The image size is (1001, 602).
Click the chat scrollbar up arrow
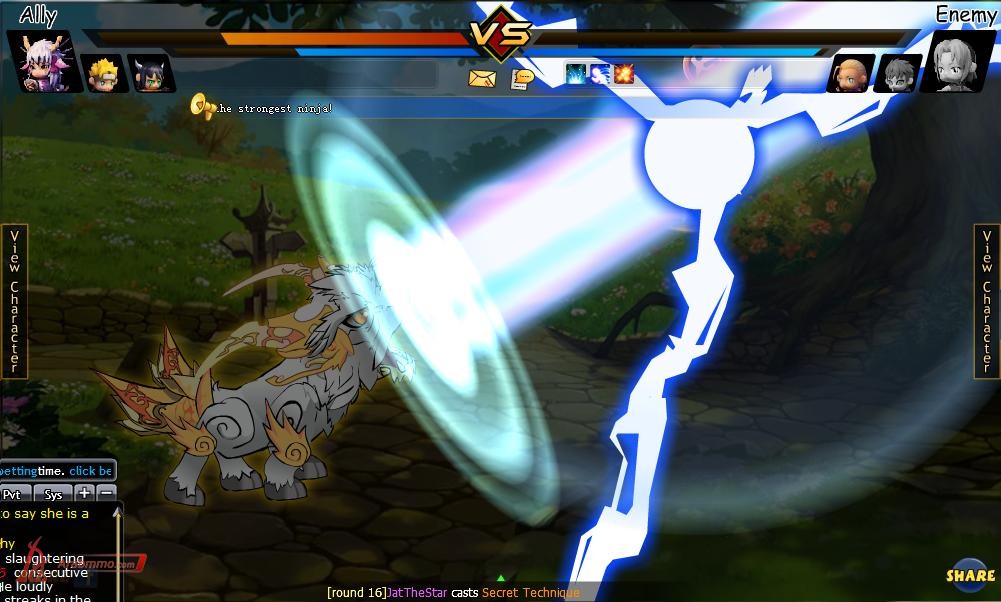(x=118, y=513)
